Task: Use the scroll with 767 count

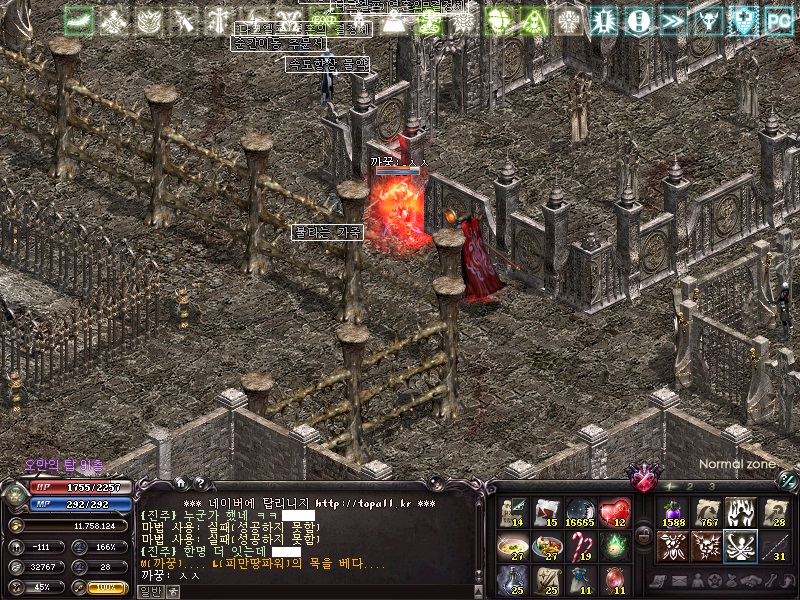Action: [707, 513]
